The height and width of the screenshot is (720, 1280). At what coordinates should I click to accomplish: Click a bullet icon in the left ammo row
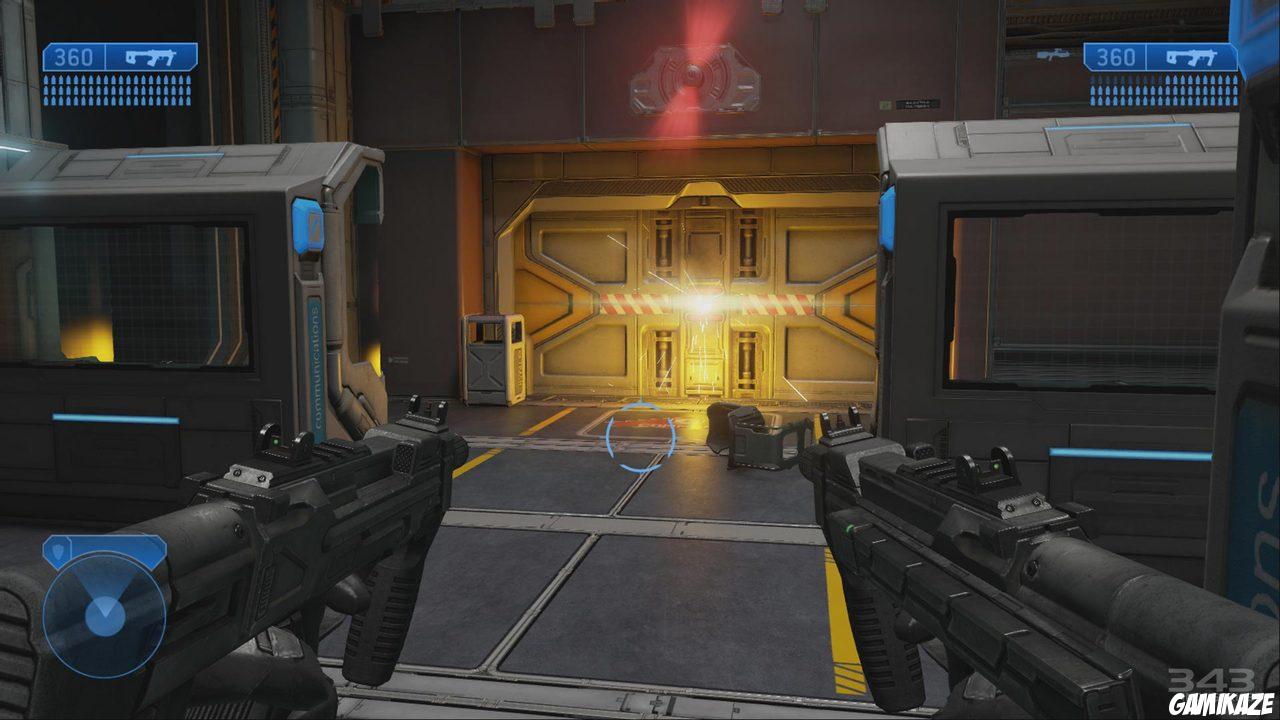point(55,80)
